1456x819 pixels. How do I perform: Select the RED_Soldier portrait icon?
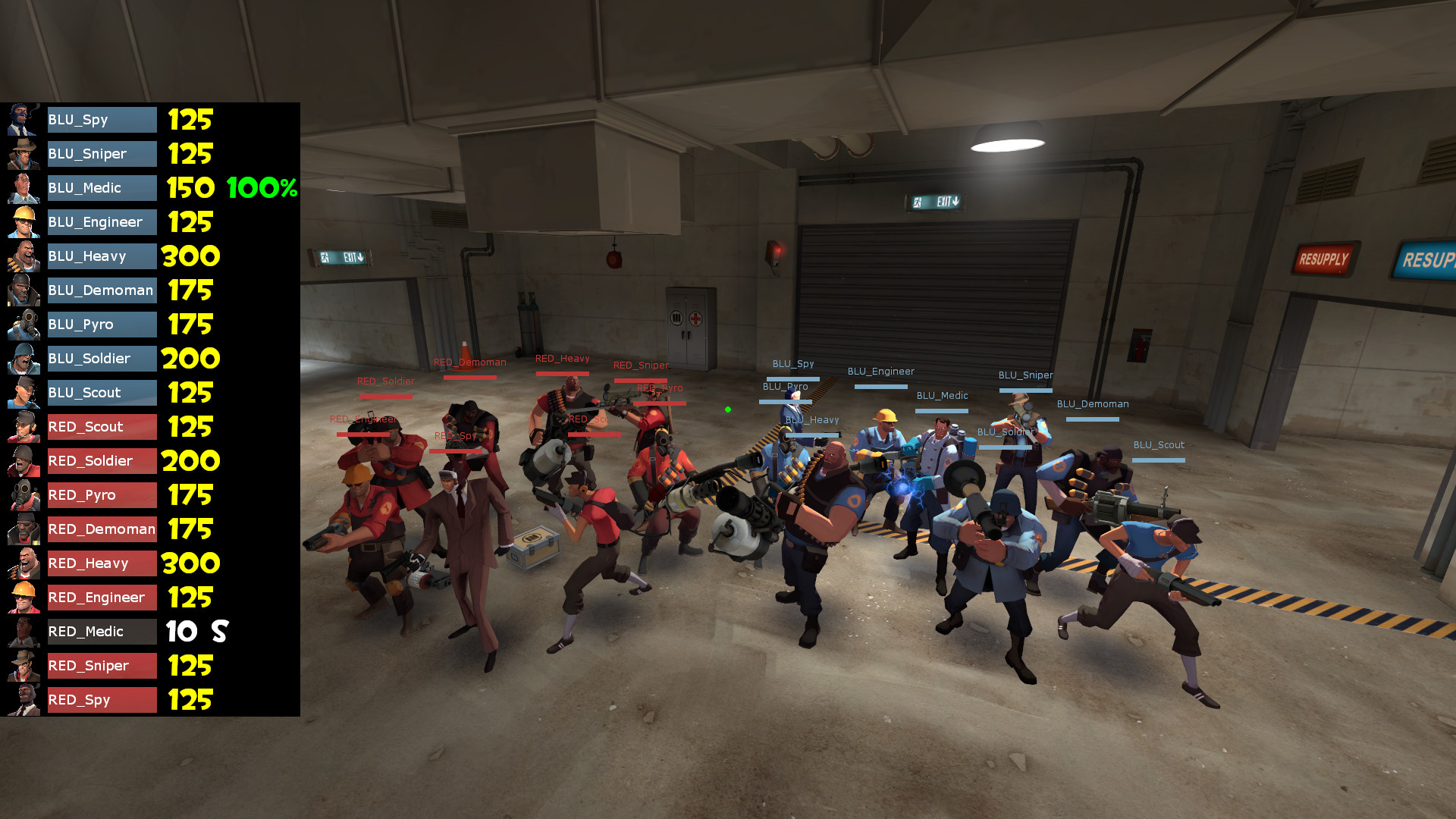[x=23, y=461]
